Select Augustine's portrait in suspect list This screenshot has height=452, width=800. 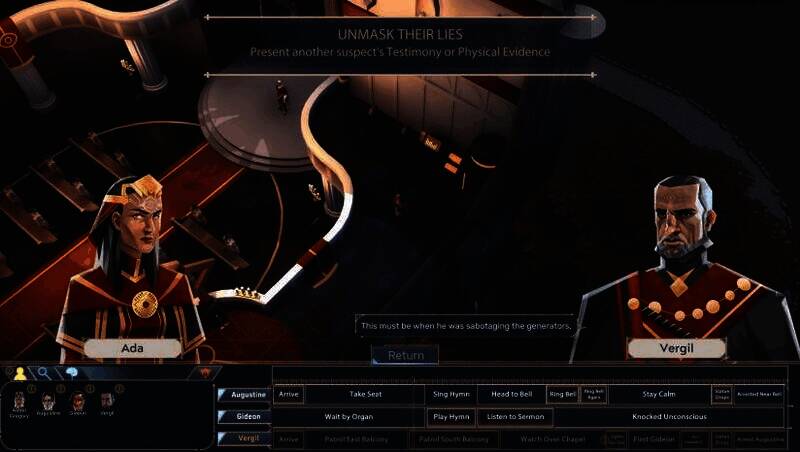click(46, 402)
